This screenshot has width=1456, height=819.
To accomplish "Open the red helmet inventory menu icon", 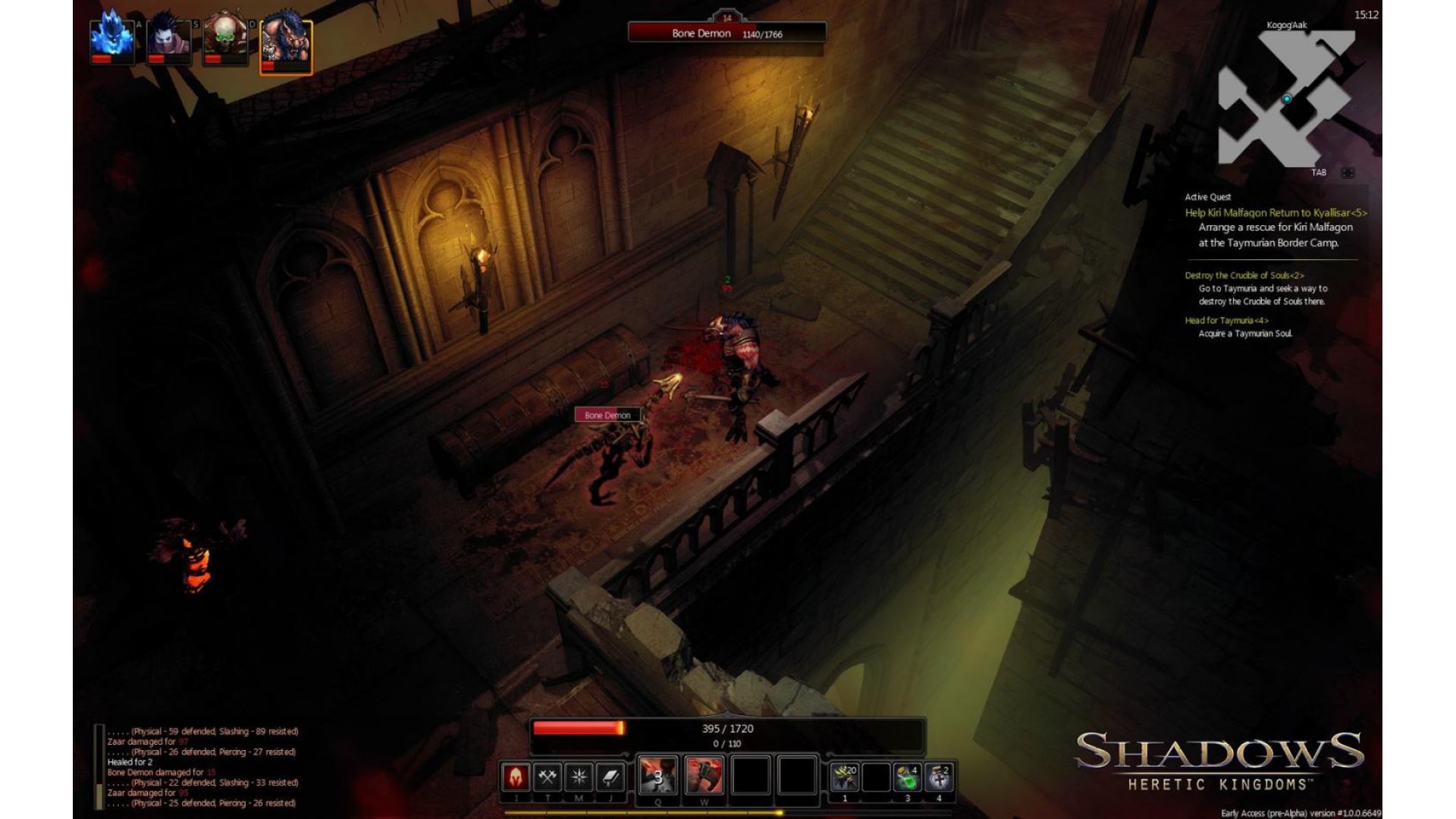I will pyautogui.click(x=516, y=777).
